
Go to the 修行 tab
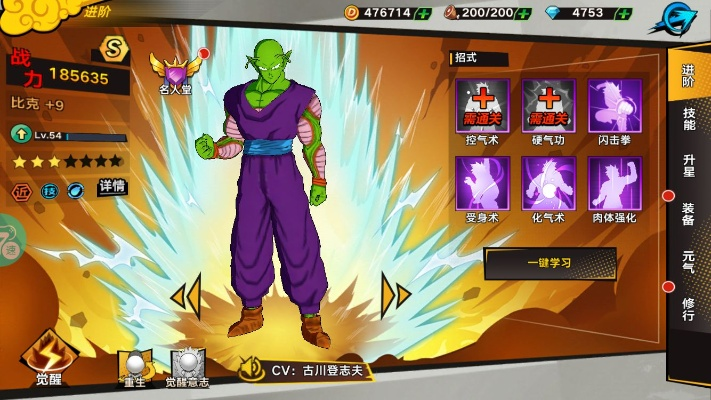689,308
